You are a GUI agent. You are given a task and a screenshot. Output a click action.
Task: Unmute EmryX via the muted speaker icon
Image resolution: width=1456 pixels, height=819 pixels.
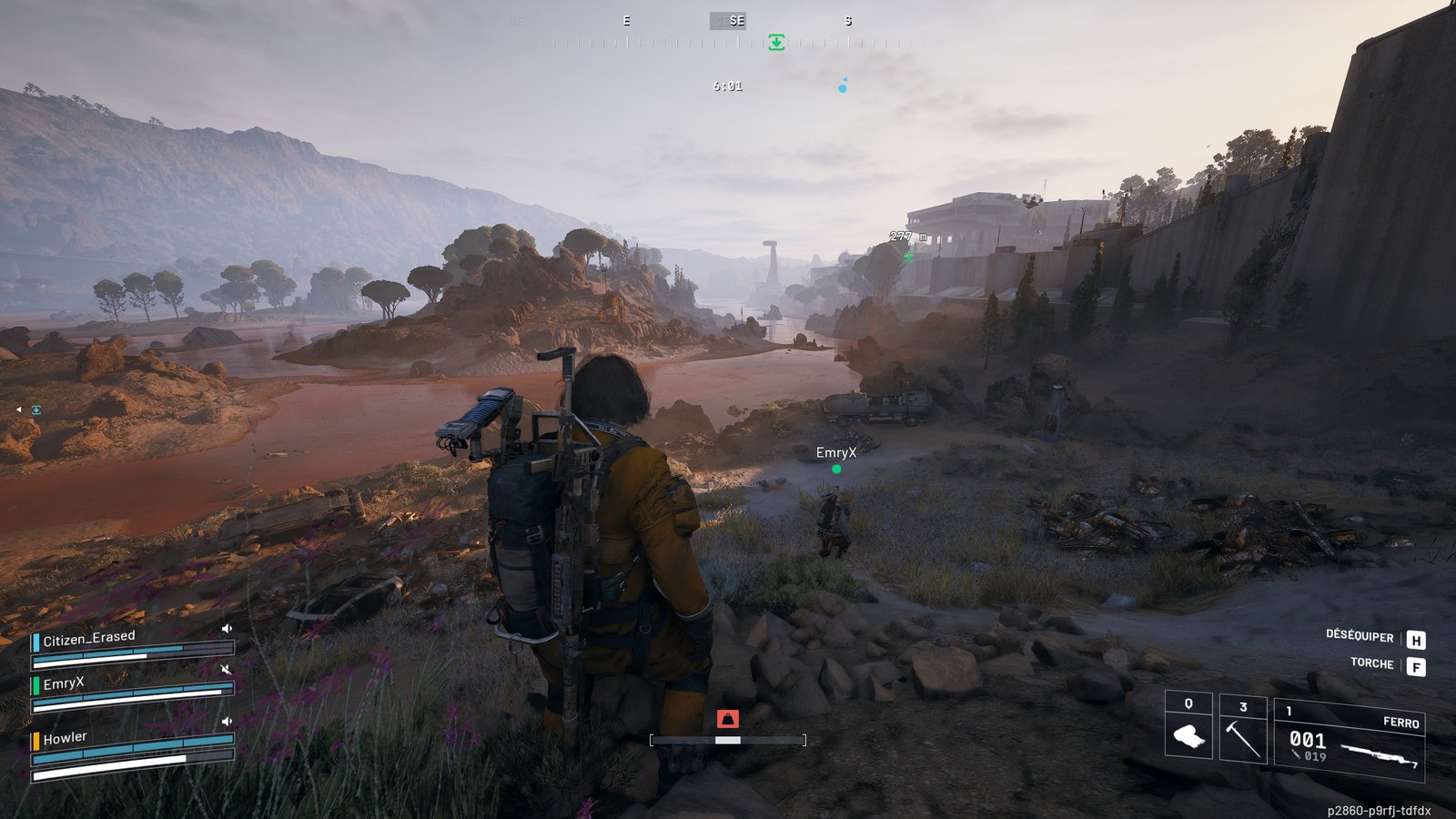point(227,669)
